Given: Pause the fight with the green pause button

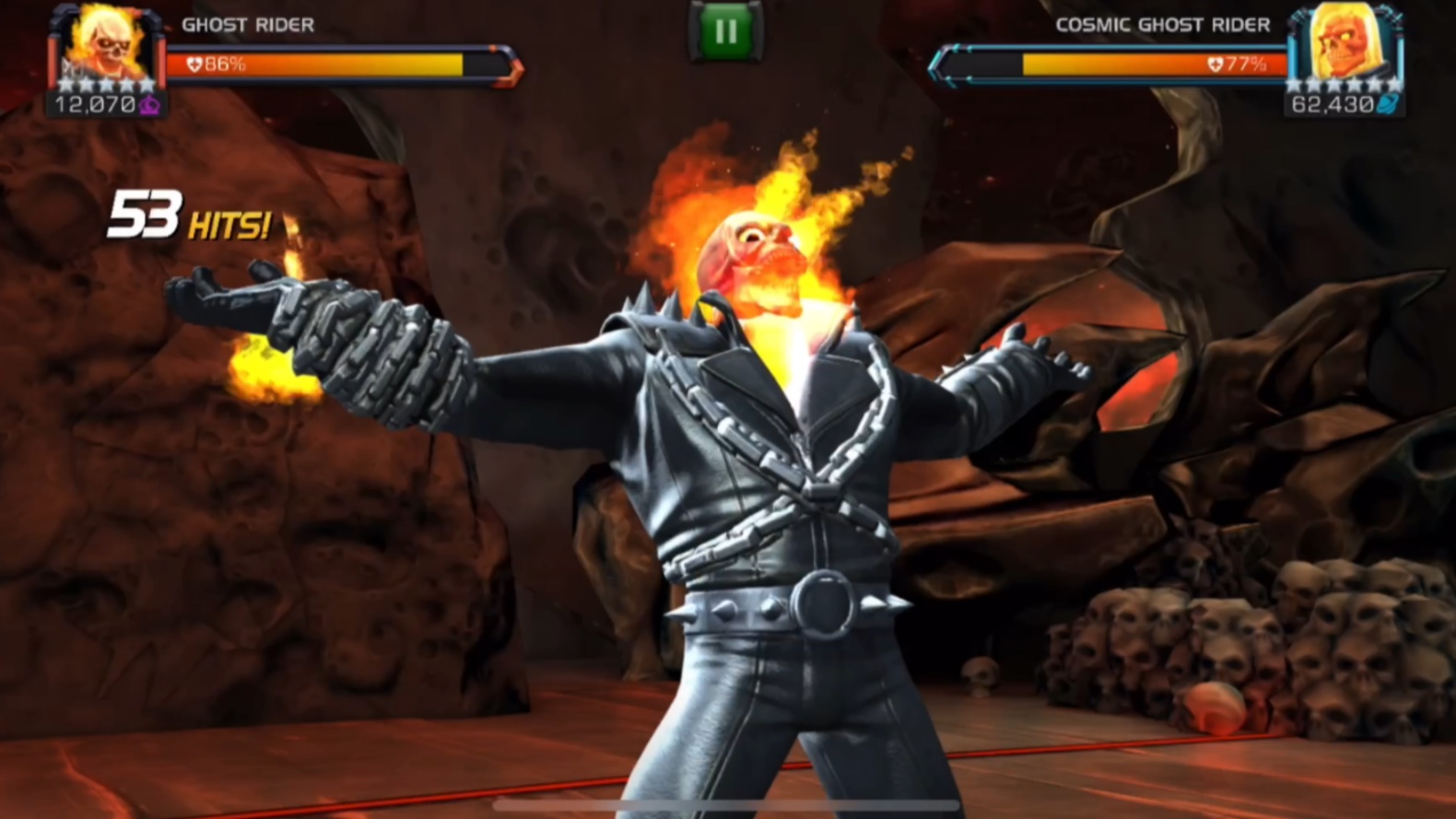Looking at the screenshot, I should (x=724, y=30).
